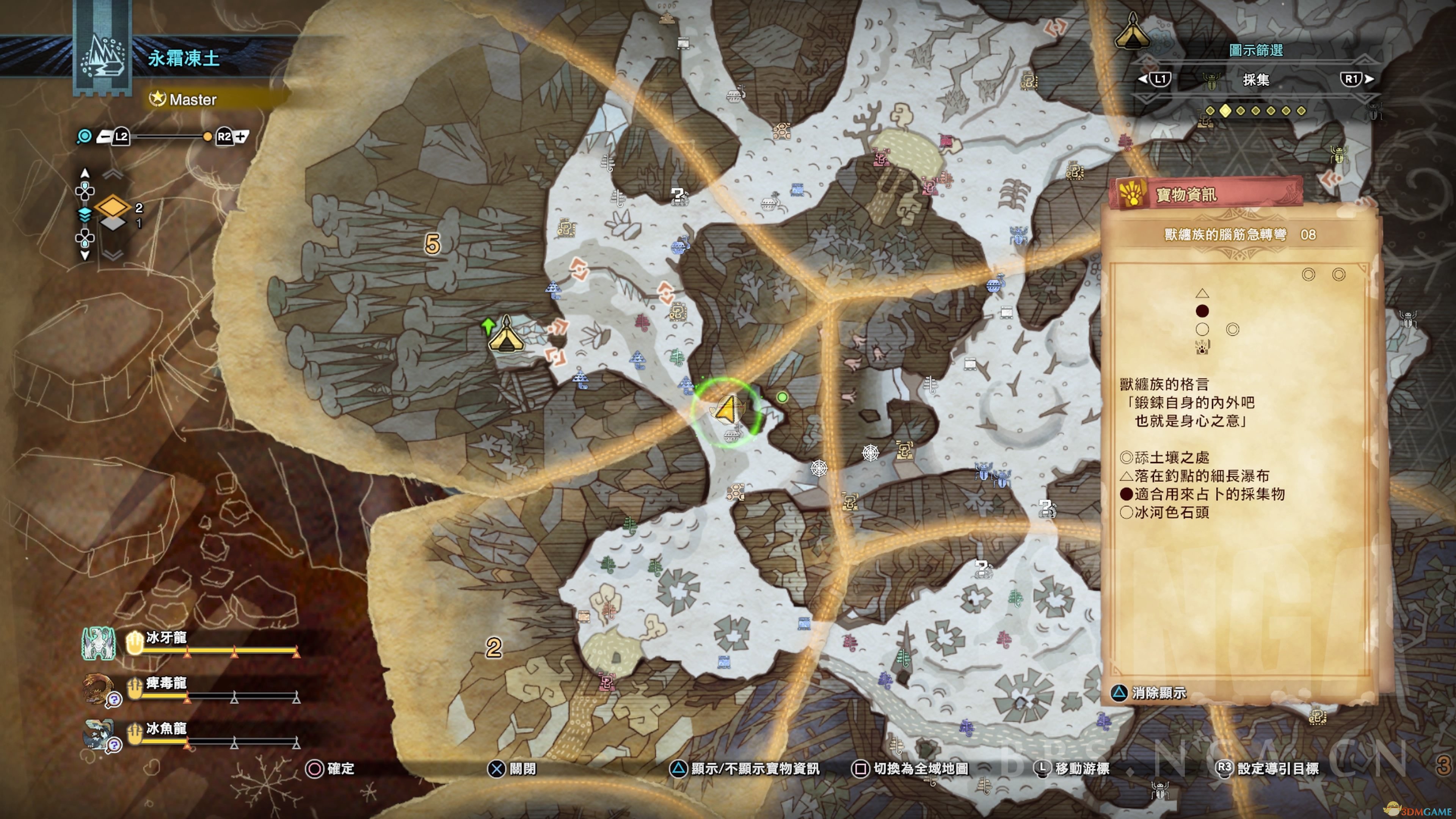
Task: Click the small green dot map marker
Action: click(x=782, y=397)
